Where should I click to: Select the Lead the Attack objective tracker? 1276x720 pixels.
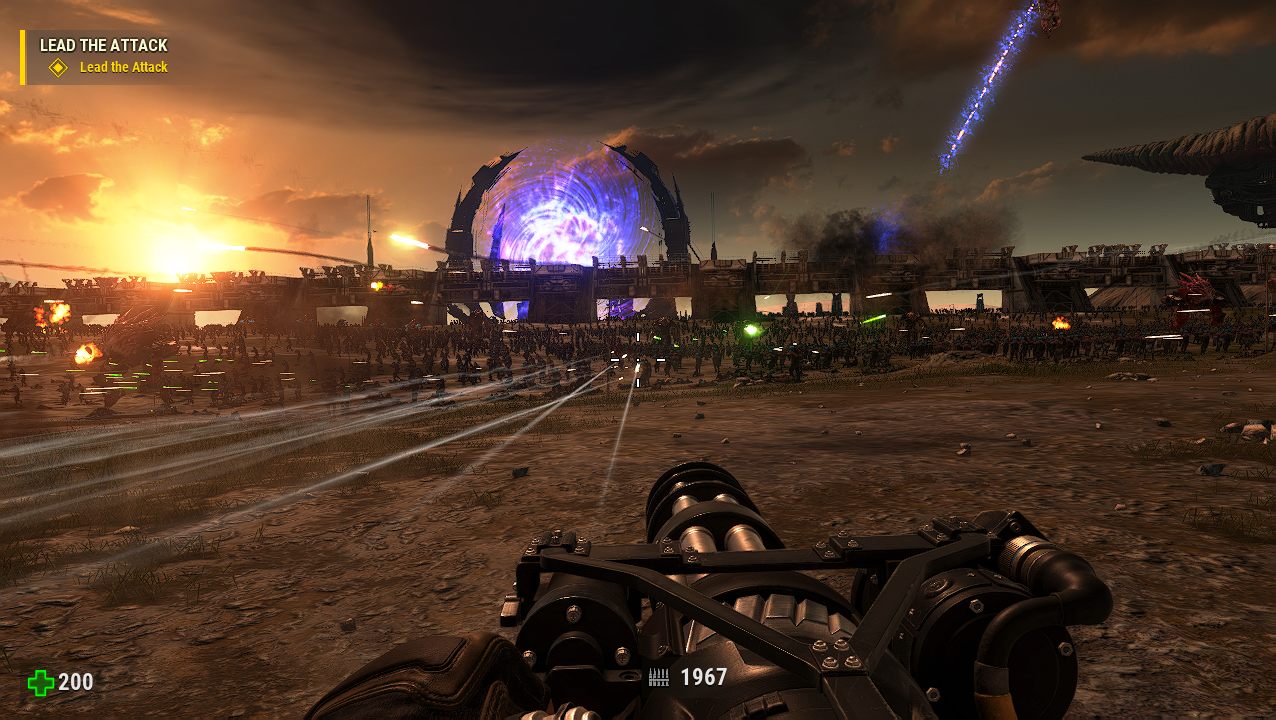coord(103,45)
